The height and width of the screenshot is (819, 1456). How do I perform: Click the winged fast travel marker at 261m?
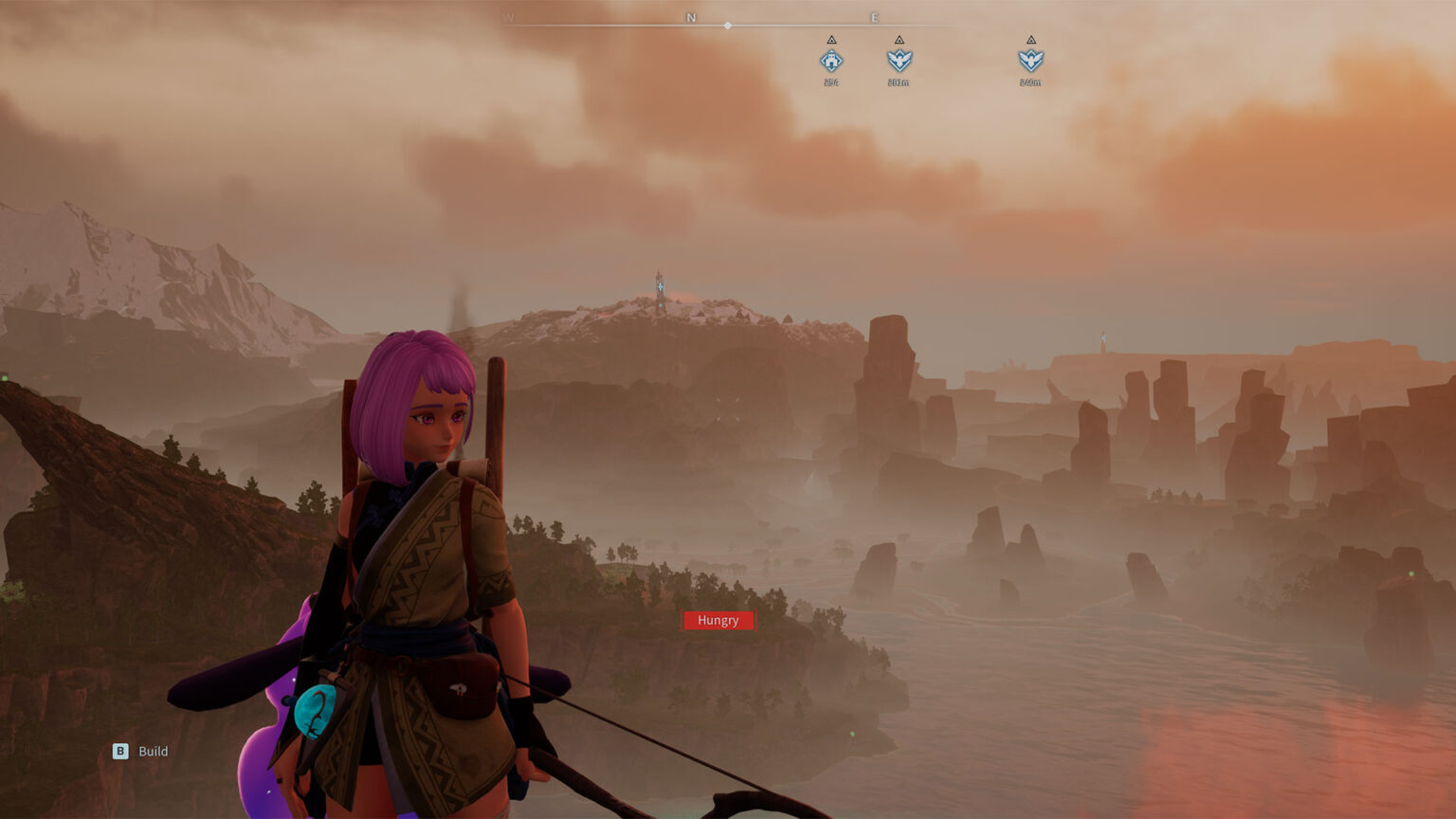(x=899, y=61)
